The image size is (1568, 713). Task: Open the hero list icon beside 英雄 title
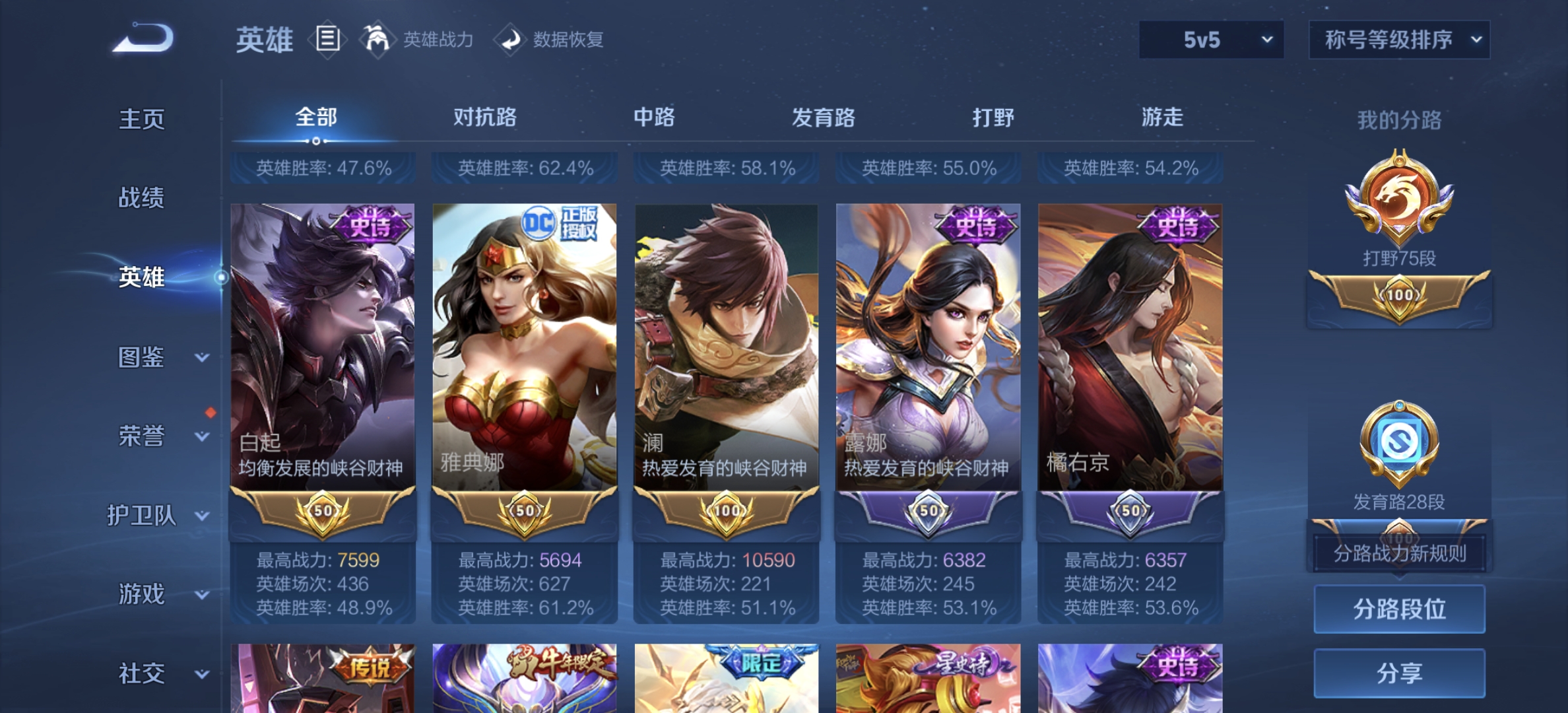click(x=327, y=40)
